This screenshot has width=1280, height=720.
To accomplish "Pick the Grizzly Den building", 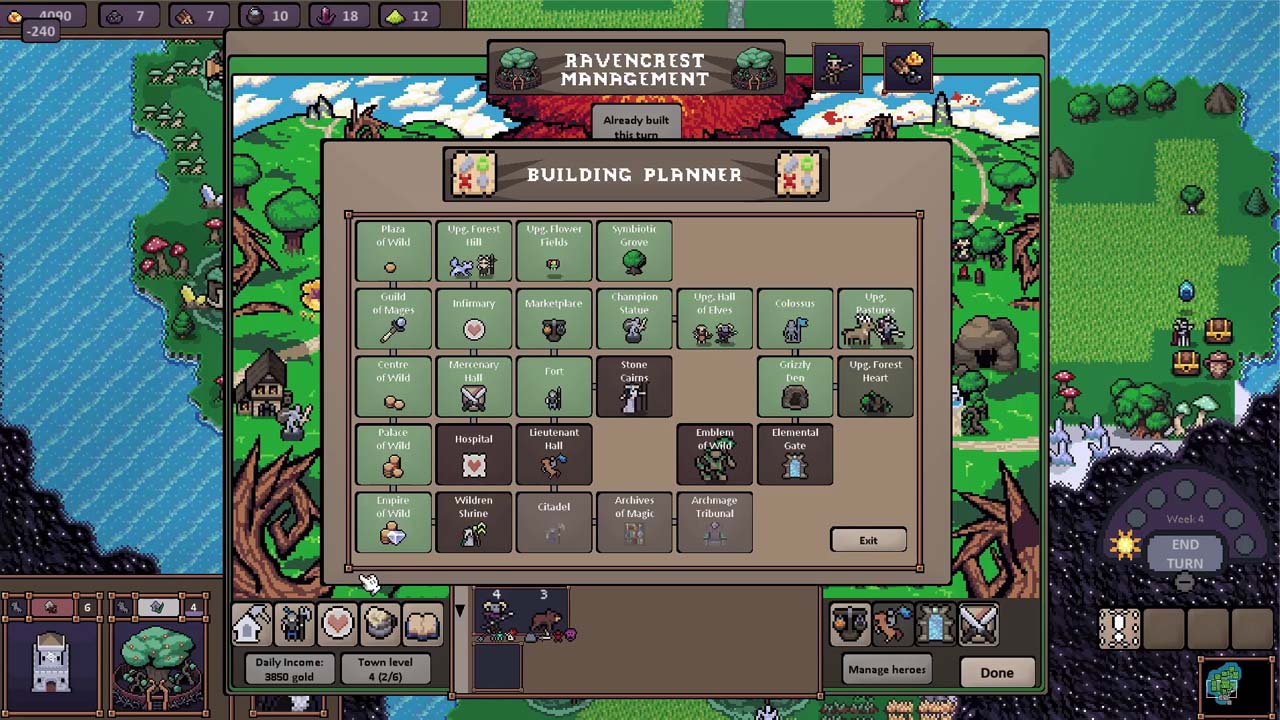I will point(795,387).
